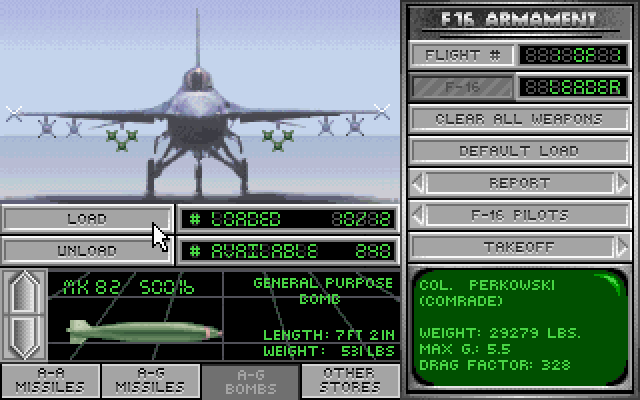Click the right arrow beside Takeoff
The width and height of the screenshot is (640, 400).
(x=622, y=247)
